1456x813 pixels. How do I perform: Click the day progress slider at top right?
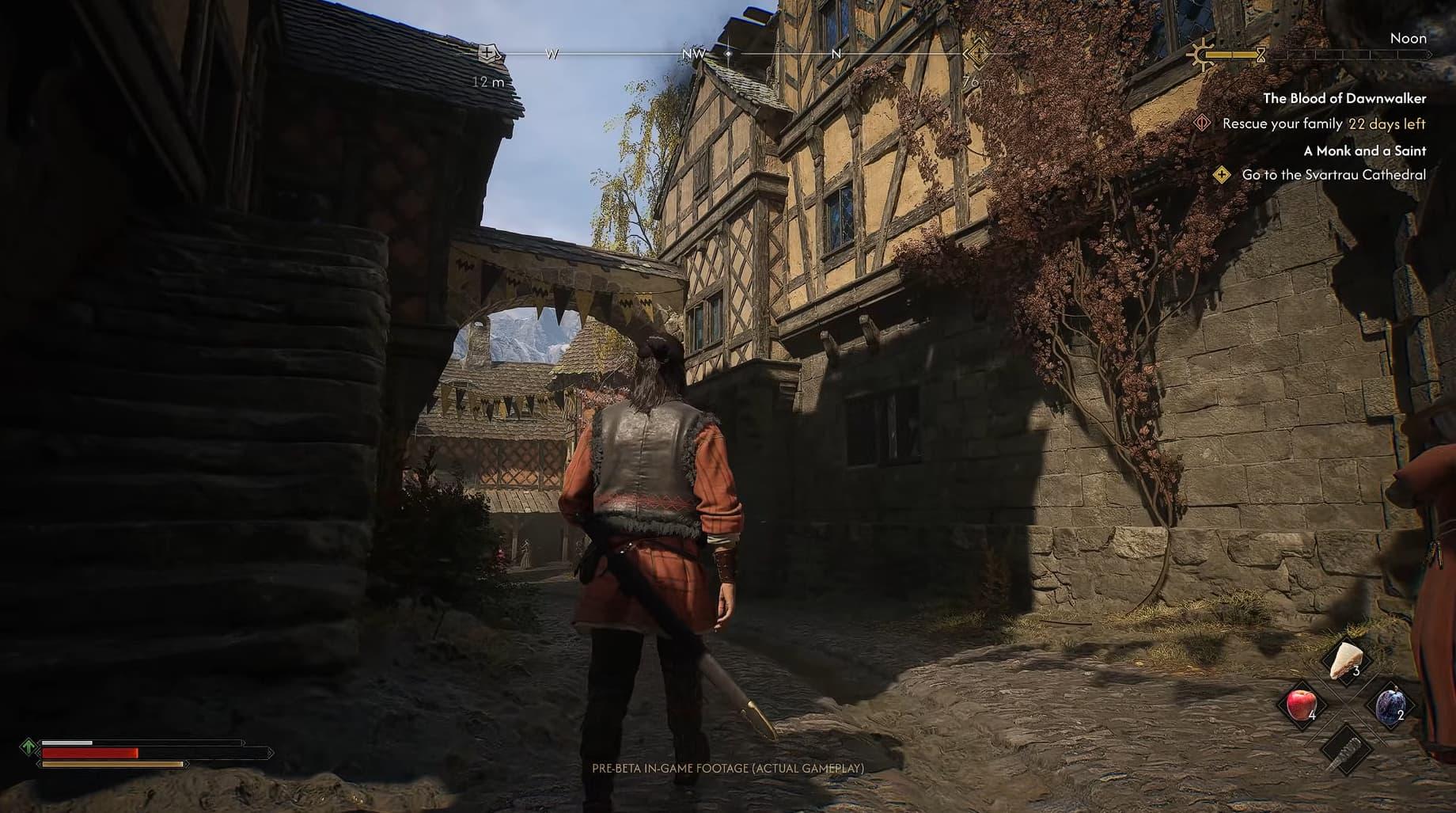point(1337,56)
